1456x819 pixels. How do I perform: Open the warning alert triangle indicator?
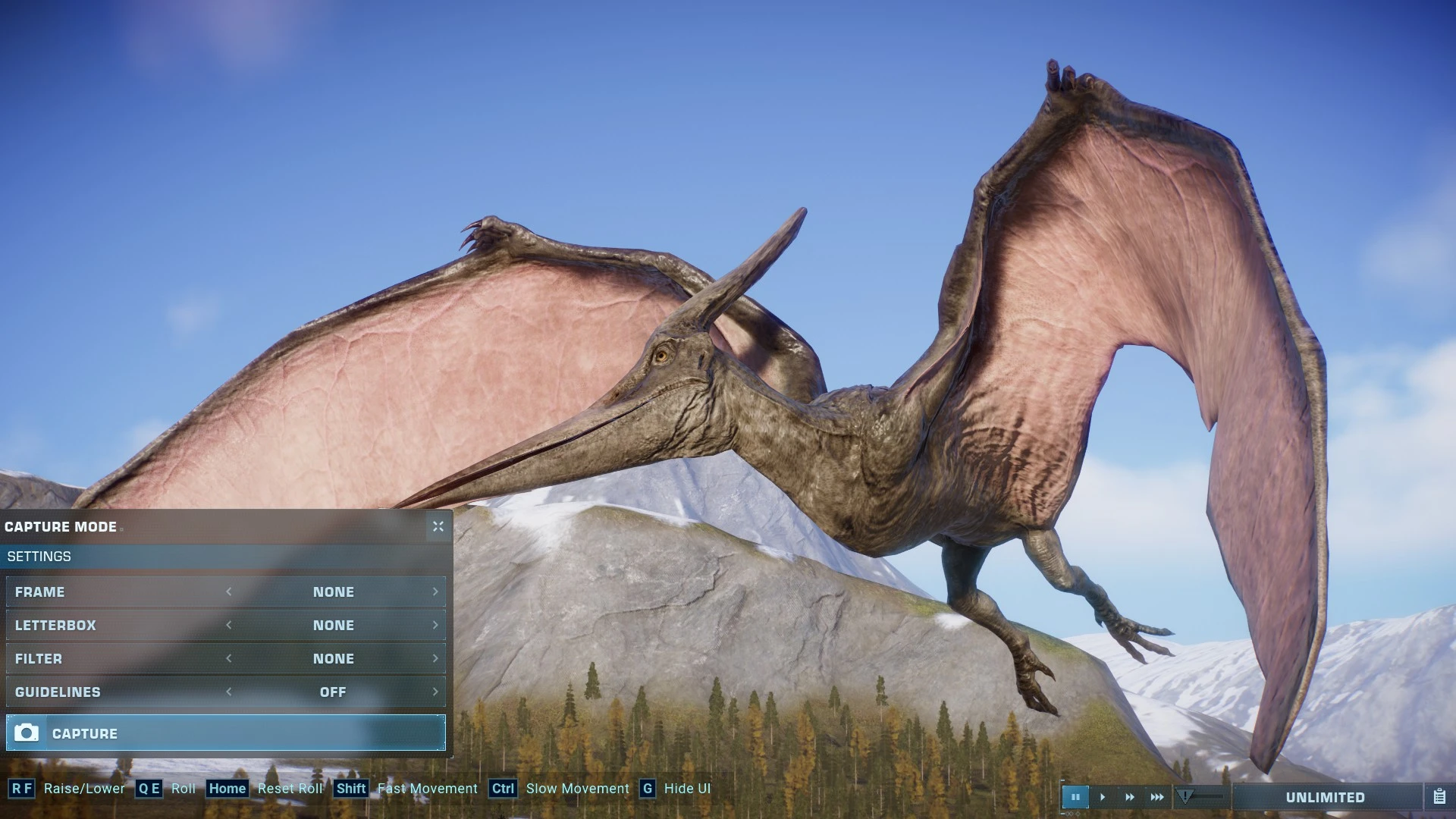tap(1185, 796)
